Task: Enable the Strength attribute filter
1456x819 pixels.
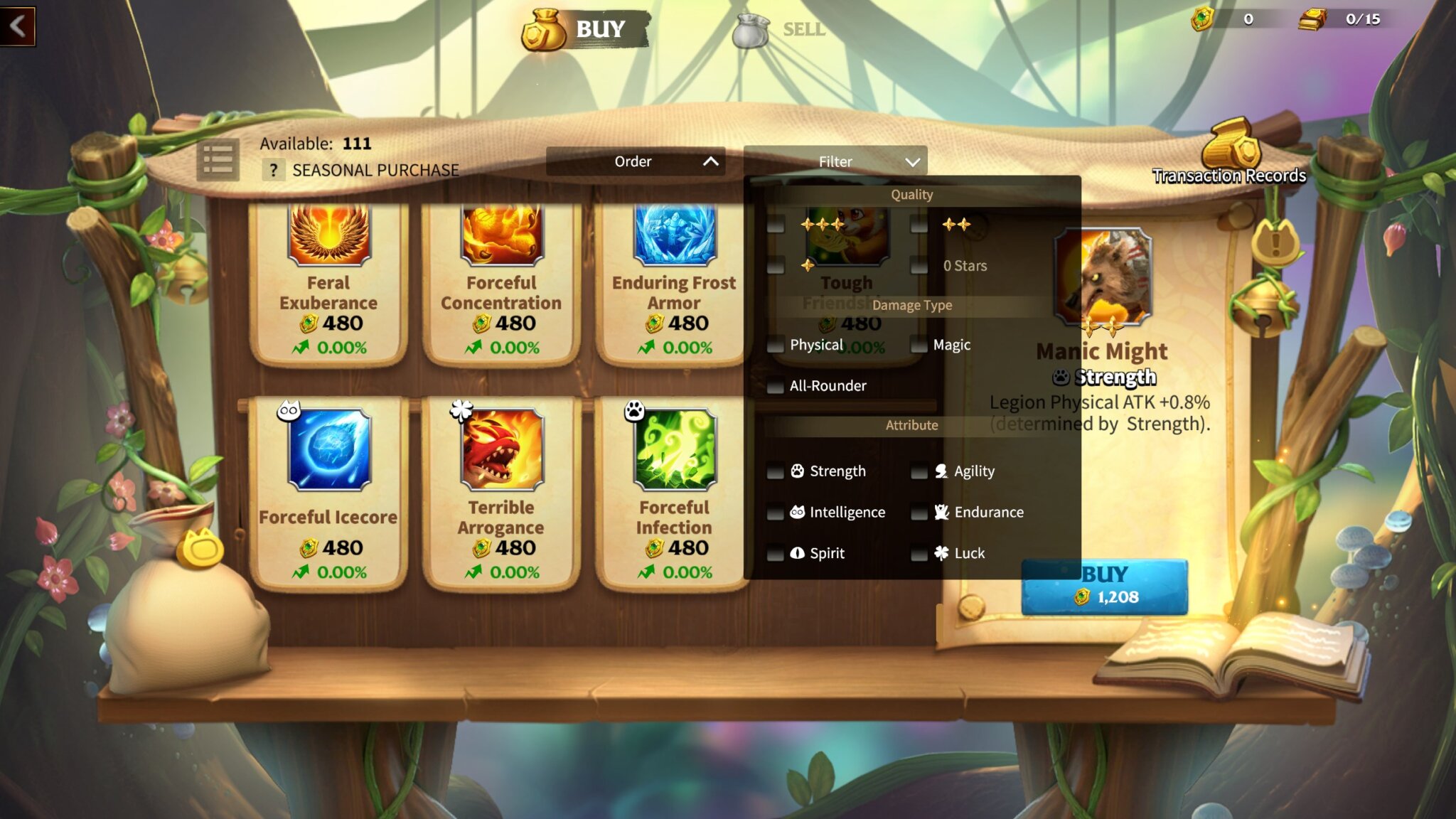Action: tap(774, 471)
